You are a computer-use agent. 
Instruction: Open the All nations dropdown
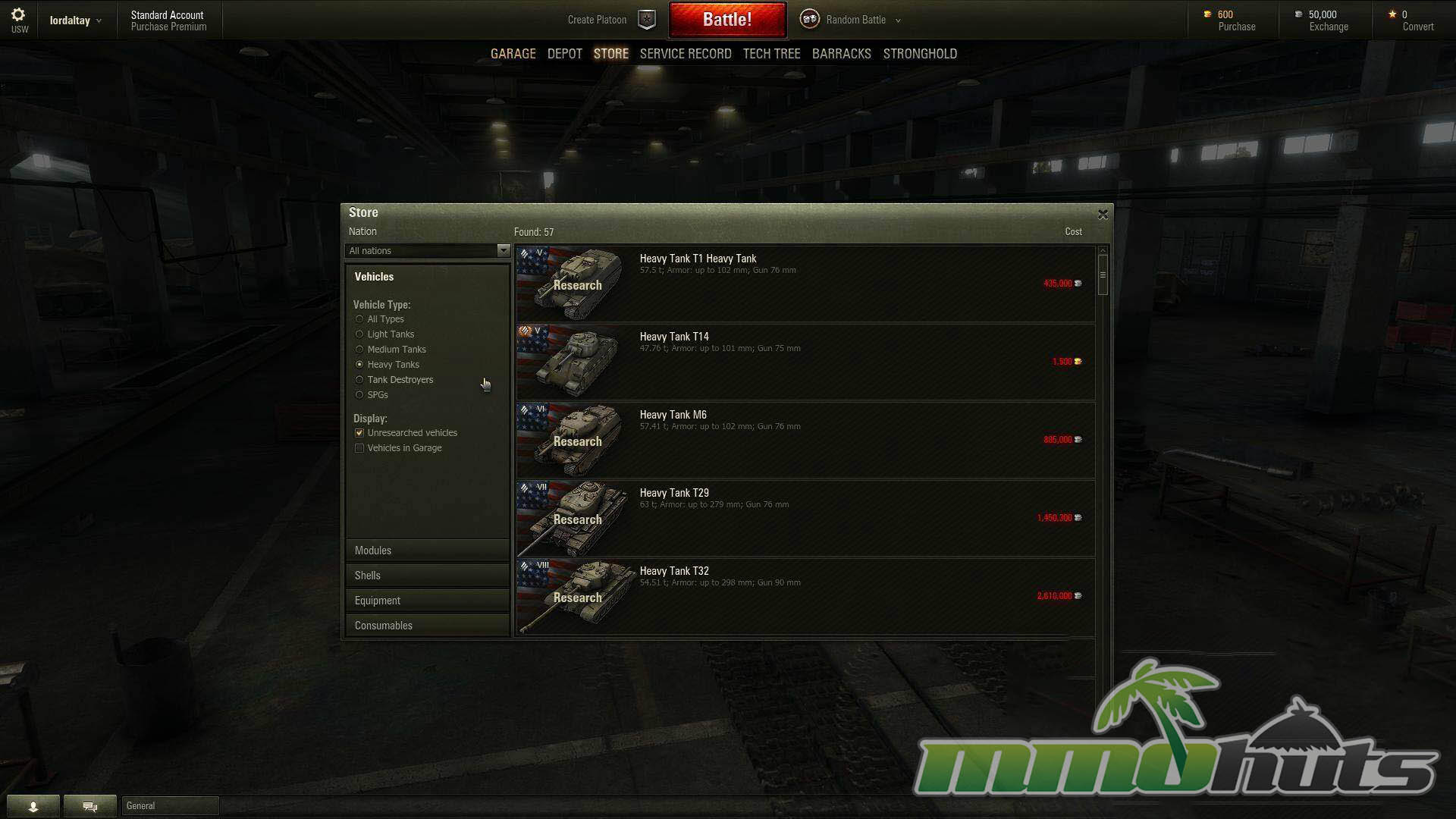[428, 251]
